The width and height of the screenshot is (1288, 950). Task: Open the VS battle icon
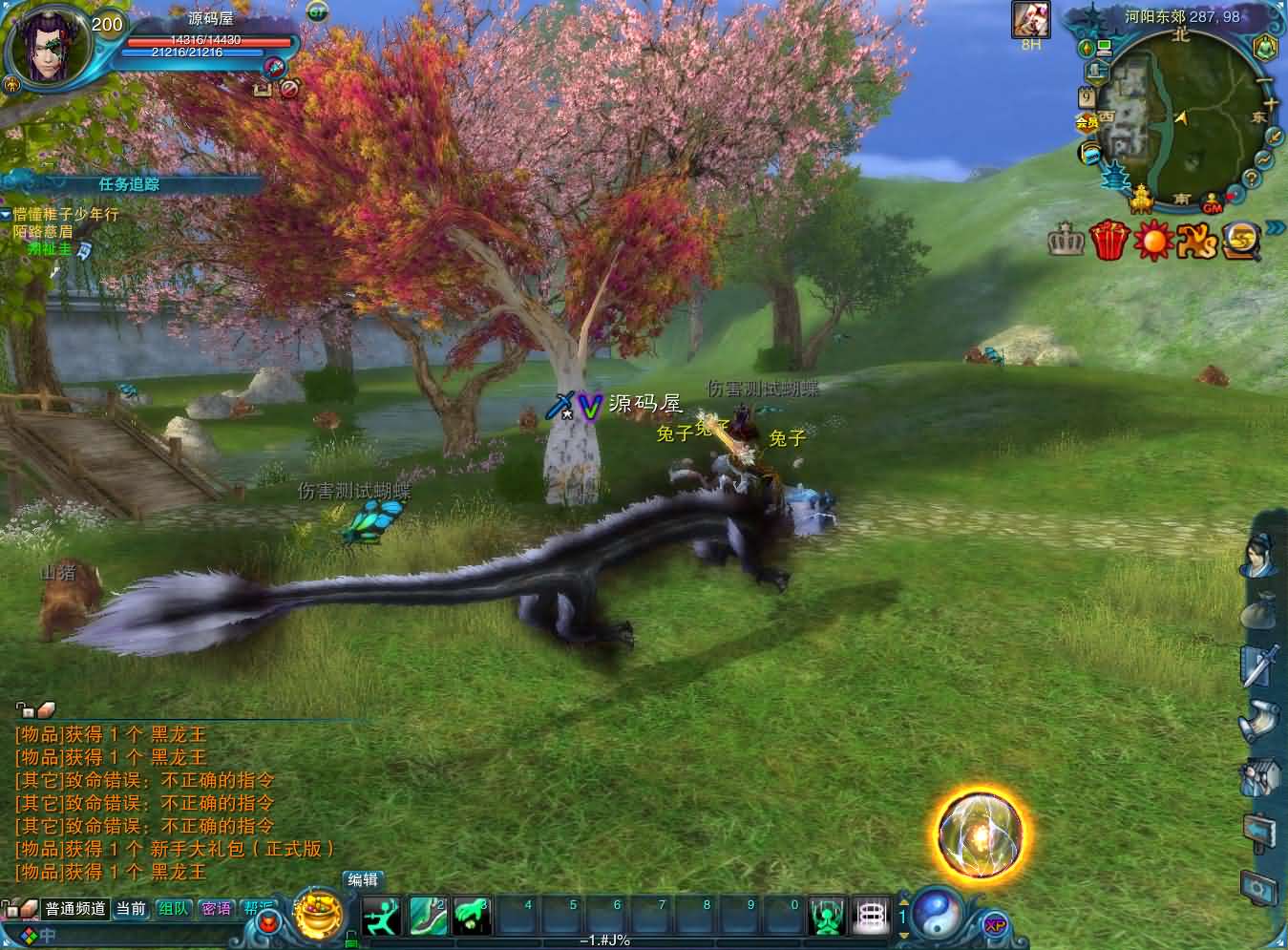pyautogui.click(x=1196, y=240)
